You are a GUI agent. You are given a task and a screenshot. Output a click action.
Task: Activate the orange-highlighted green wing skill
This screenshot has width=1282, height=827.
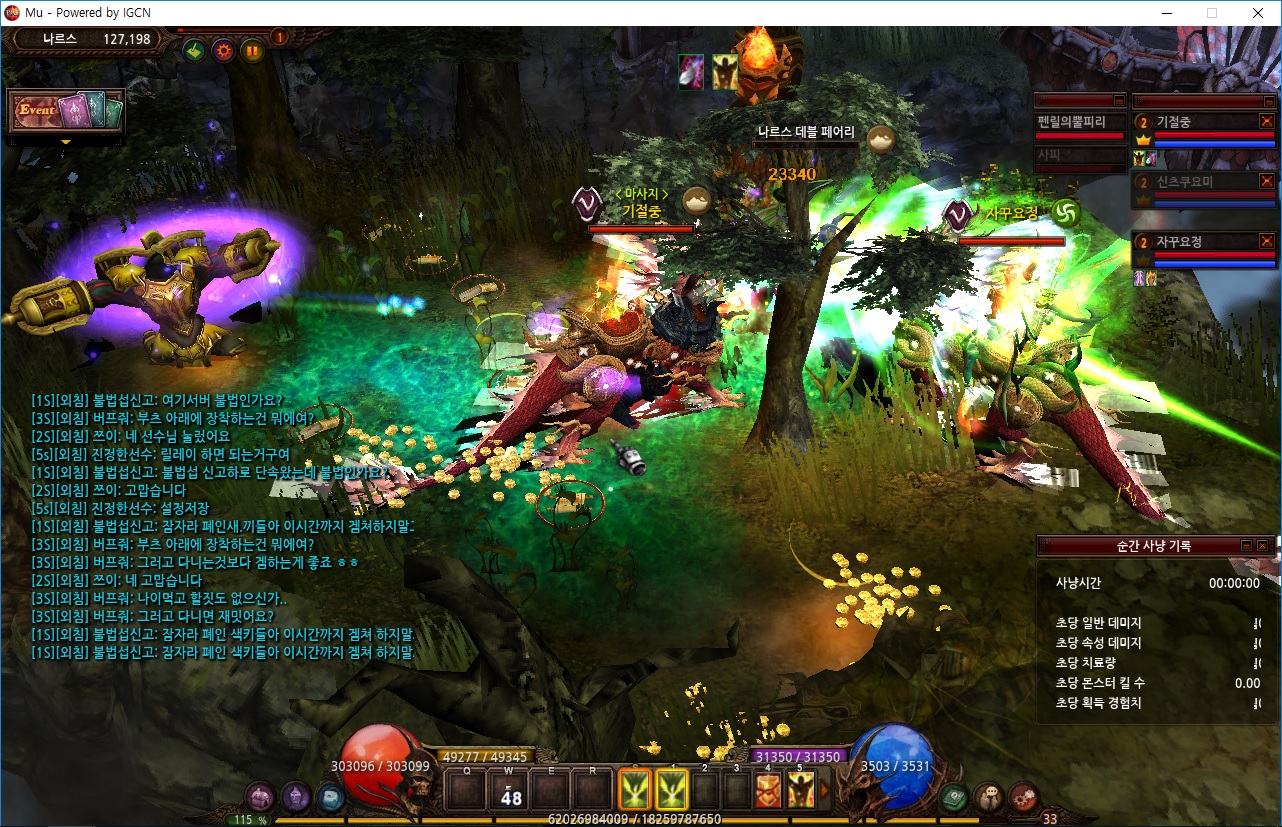pos(635,789)
